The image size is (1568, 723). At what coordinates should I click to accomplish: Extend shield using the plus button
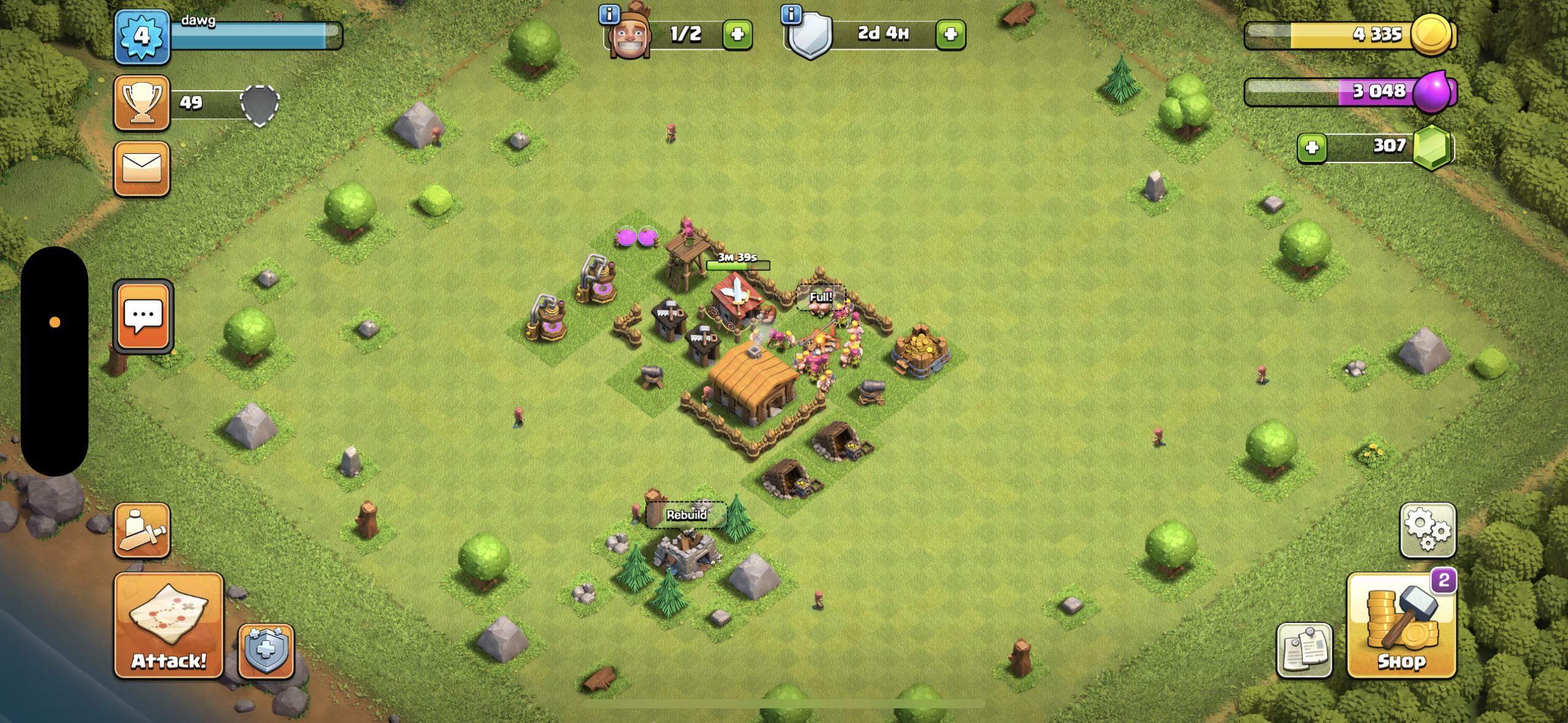click(x=950, y=34)
